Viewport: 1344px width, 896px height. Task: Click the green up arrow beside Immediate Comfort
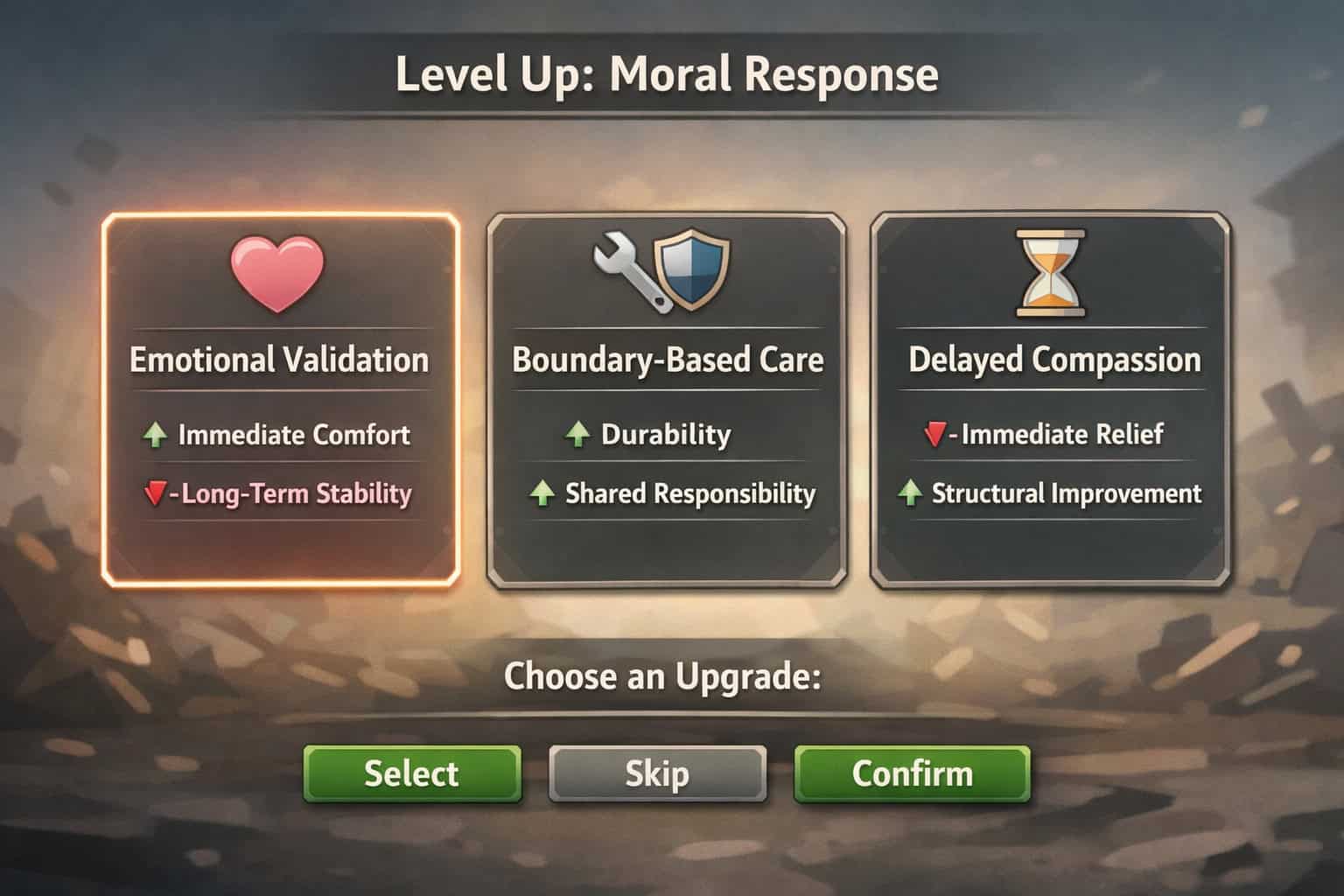[157, 434]
